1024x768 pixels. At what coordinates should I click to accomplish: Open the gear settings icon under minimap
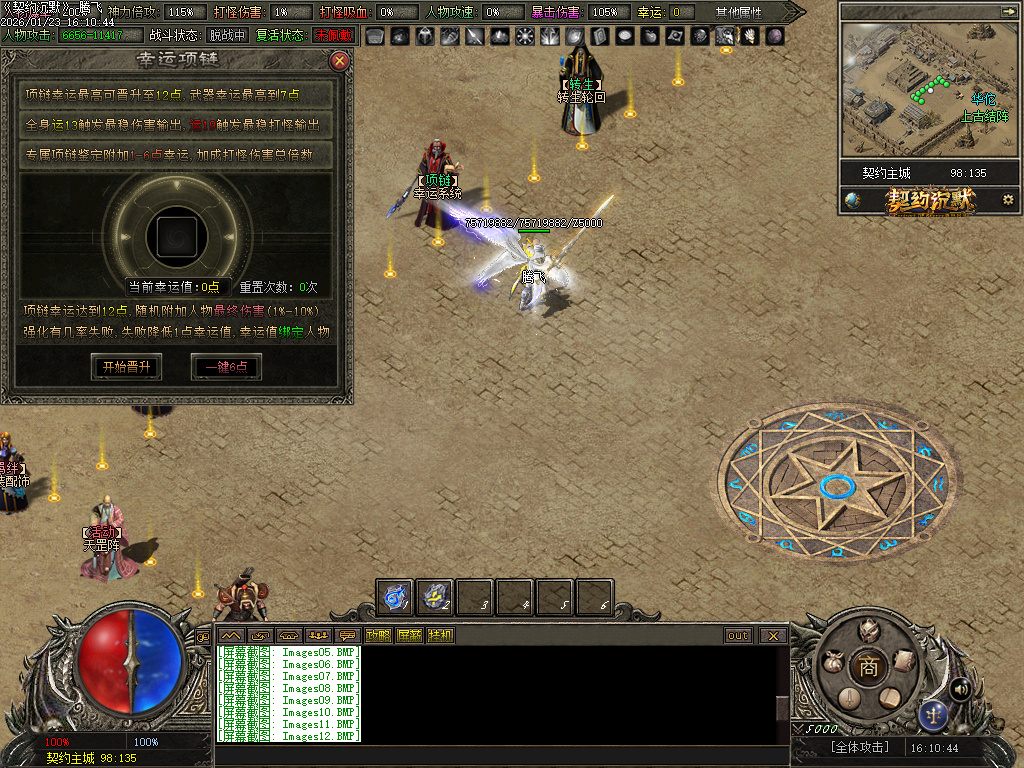[x=1008, y=200]
